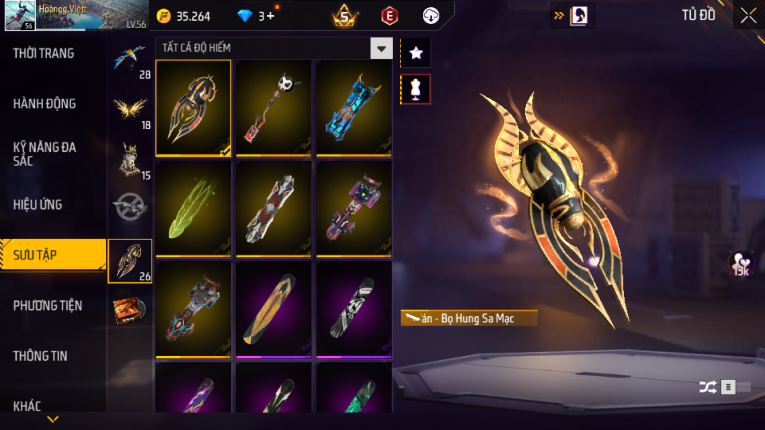Select the golden scarab surfboard tile
765x430 pixels.
click(x=193, y=108)
